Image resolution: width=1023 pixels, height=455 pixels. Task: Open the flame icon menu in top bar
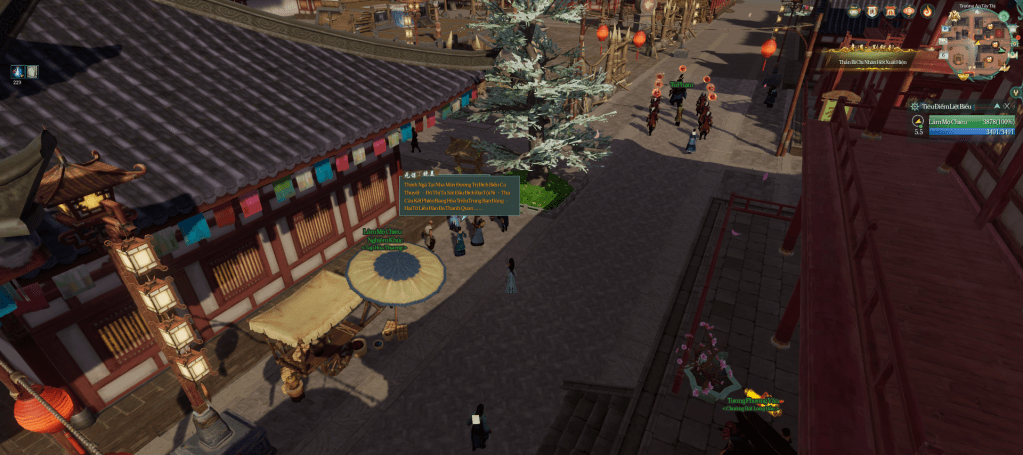[927, 11]
